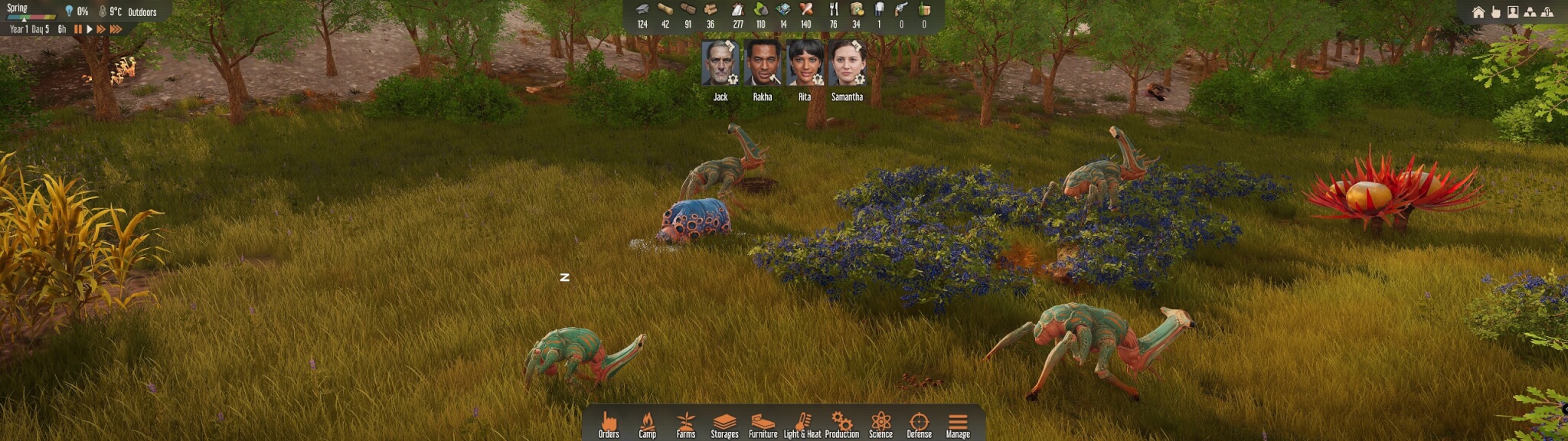
Task: Pause the game time
Action: pos(78,29)
